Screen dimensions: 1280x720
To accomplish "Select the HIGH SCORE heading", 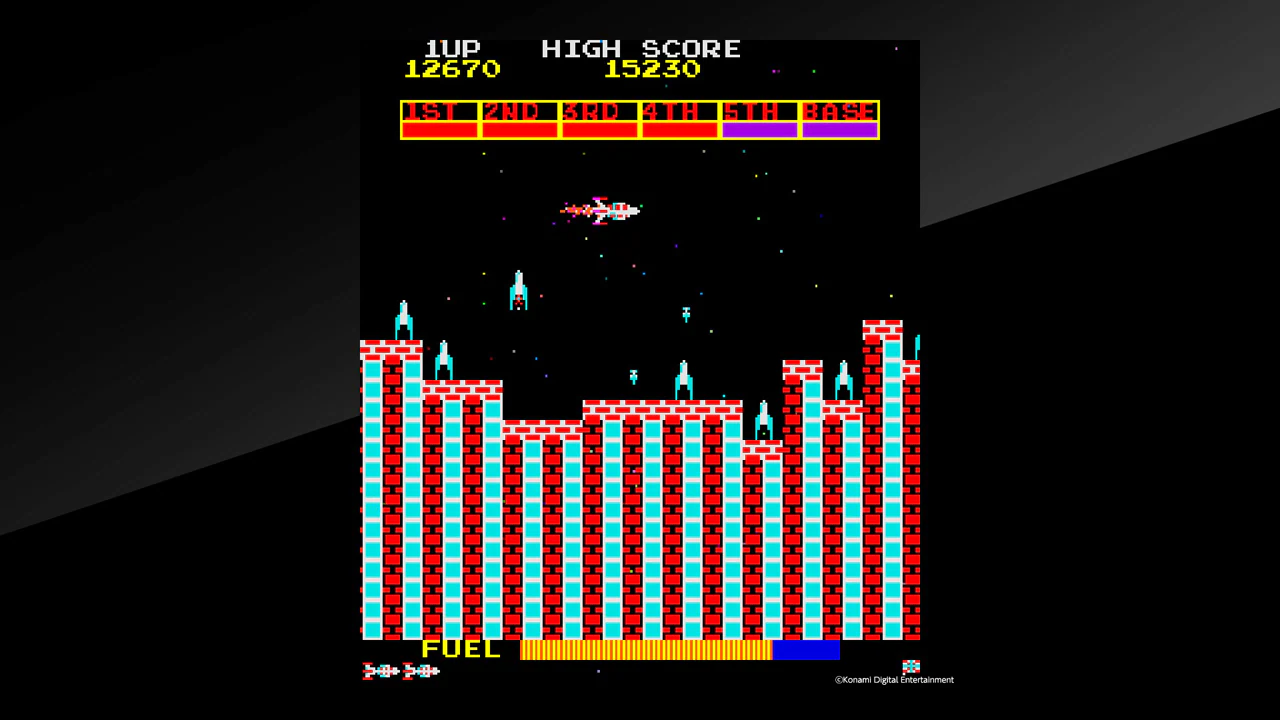I will pos(640,48).
